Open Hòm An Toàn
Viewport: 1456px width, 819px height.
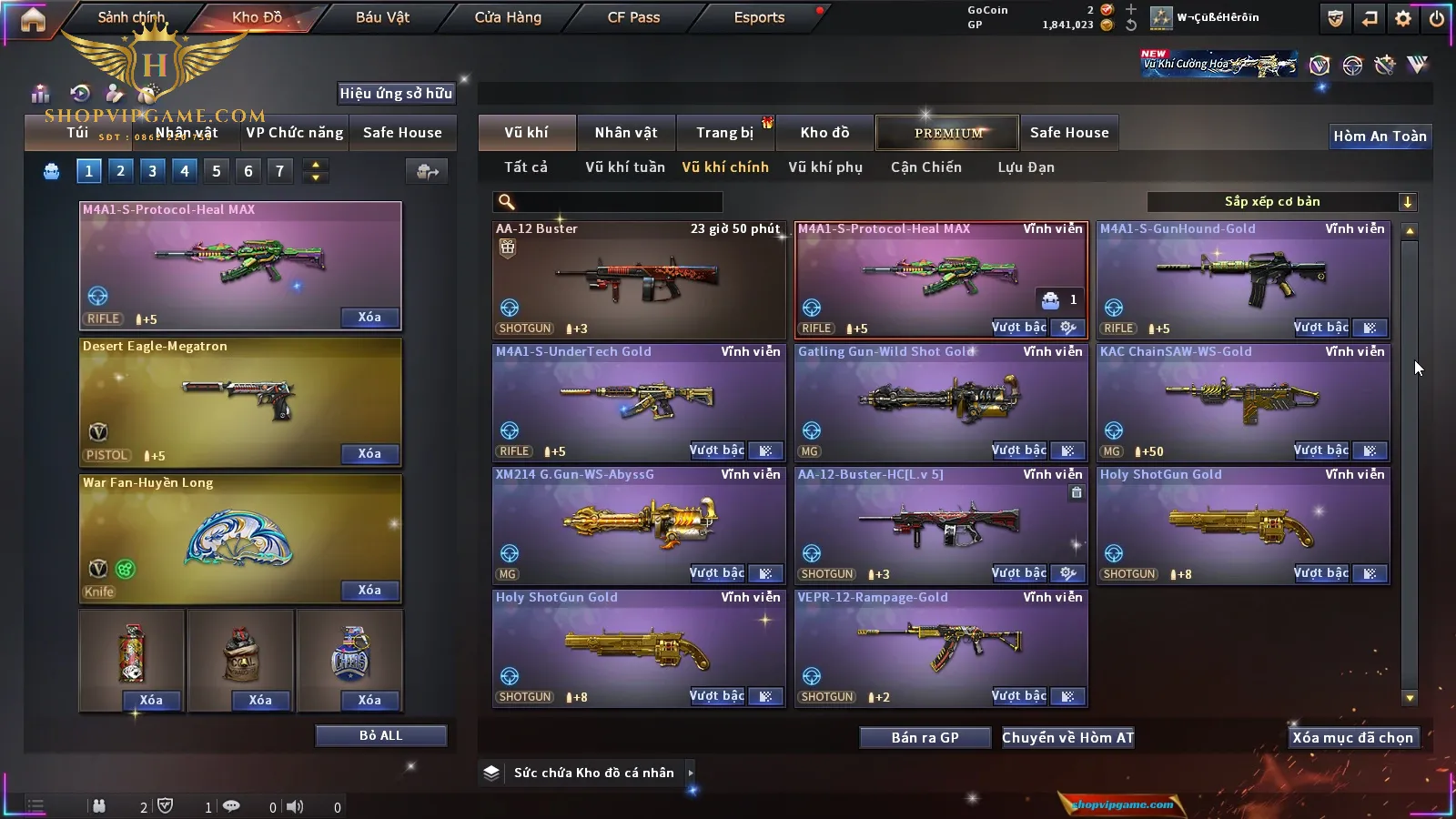click(1380, 136)
